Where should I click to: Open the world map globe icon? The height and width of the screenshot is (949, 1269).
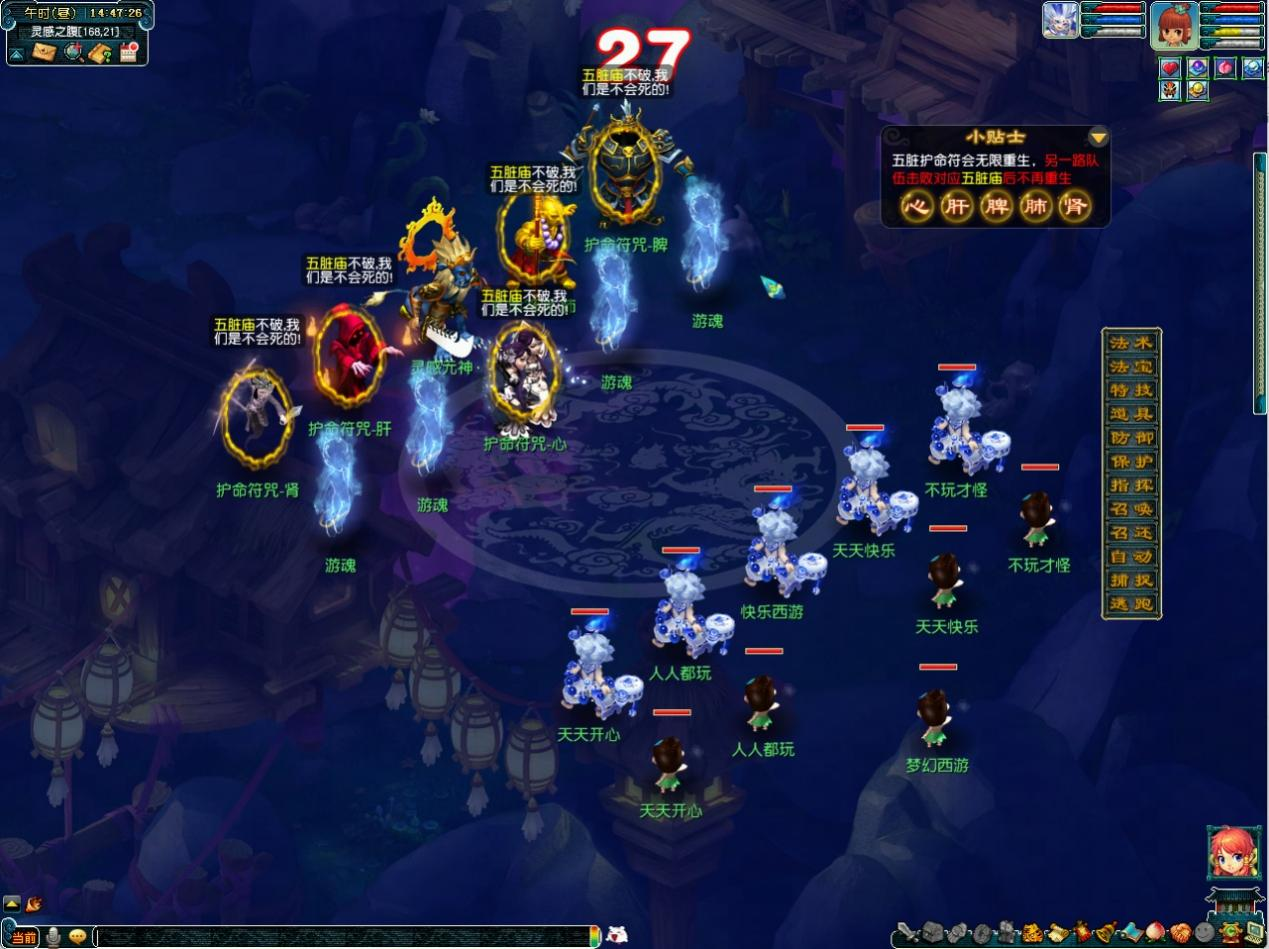tap(73, 52)
